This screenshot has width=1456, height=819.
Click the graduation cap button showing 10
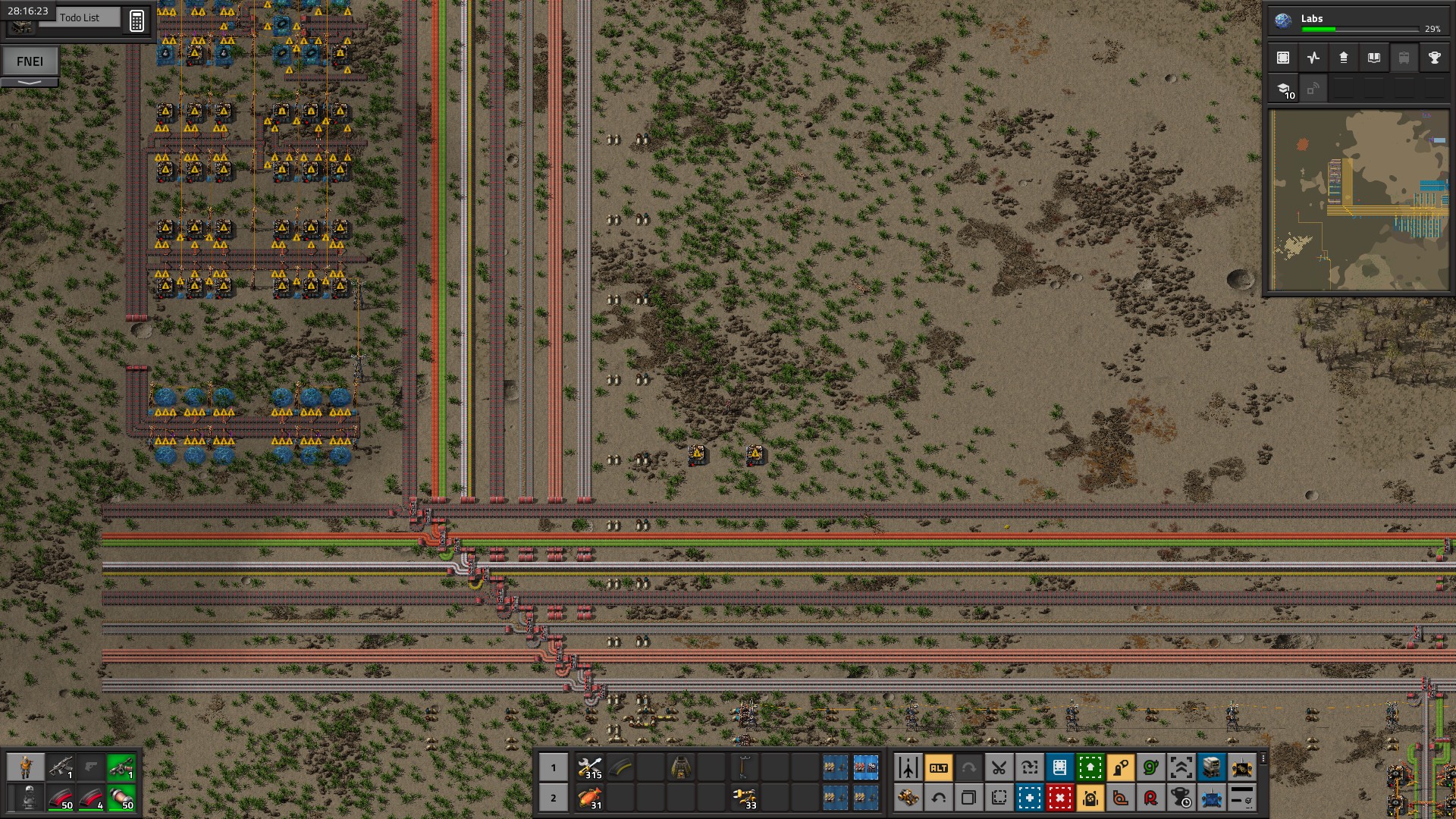coord(1285,89)
